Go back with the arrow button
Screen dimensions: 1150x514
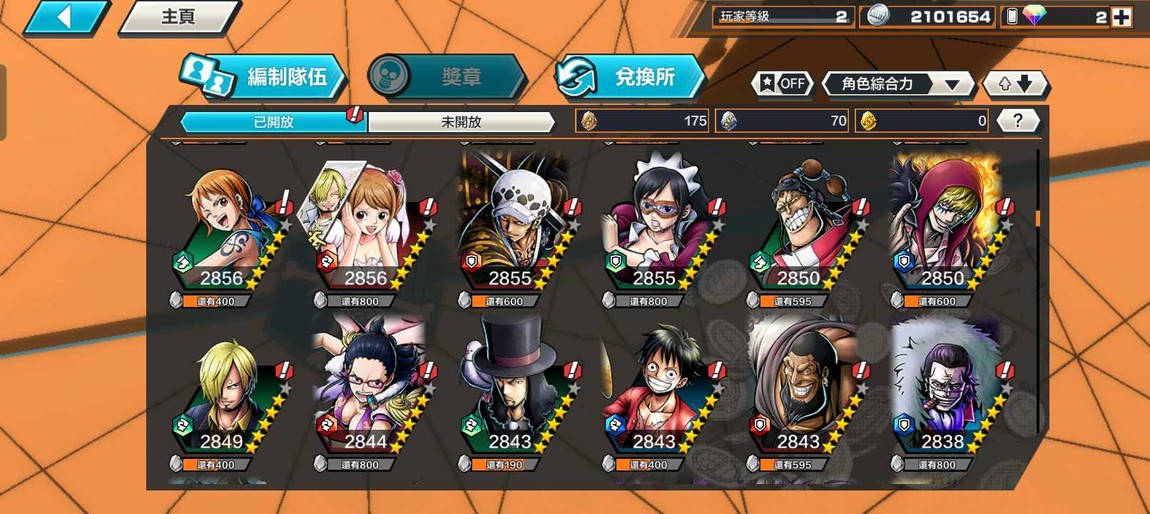[x=65, y=17]
